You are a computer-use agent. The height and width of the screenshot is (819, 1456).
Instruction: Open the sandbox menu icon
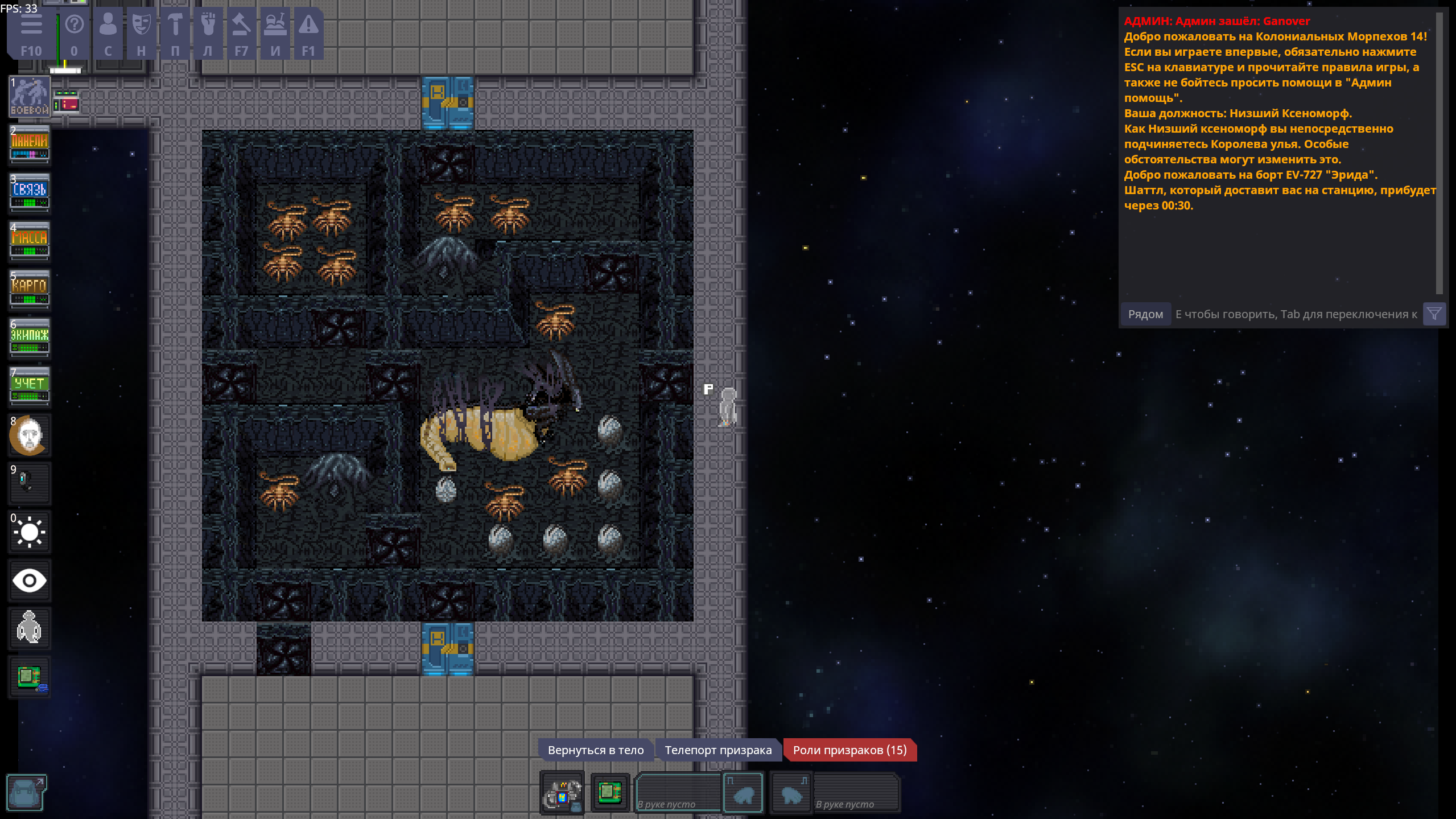(275, 33)
